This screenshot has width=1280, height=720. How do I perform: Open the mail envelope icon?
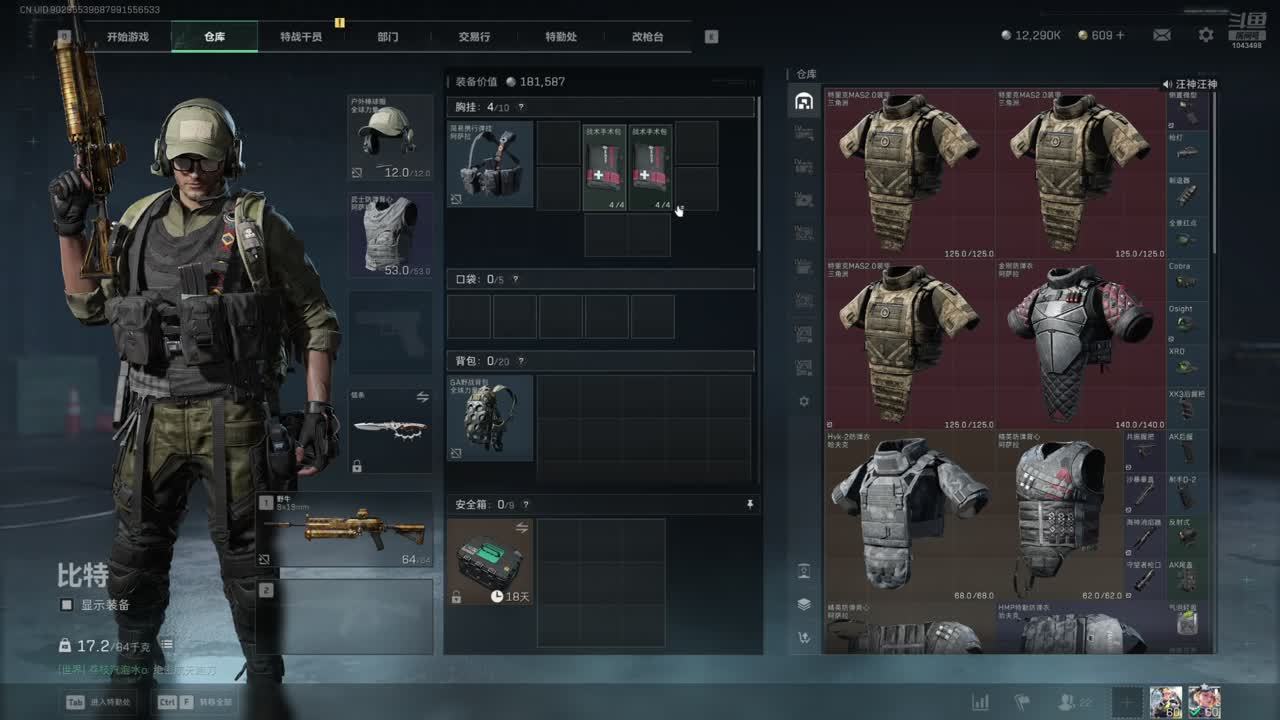pyautogui.click(x=1161, y=35)
